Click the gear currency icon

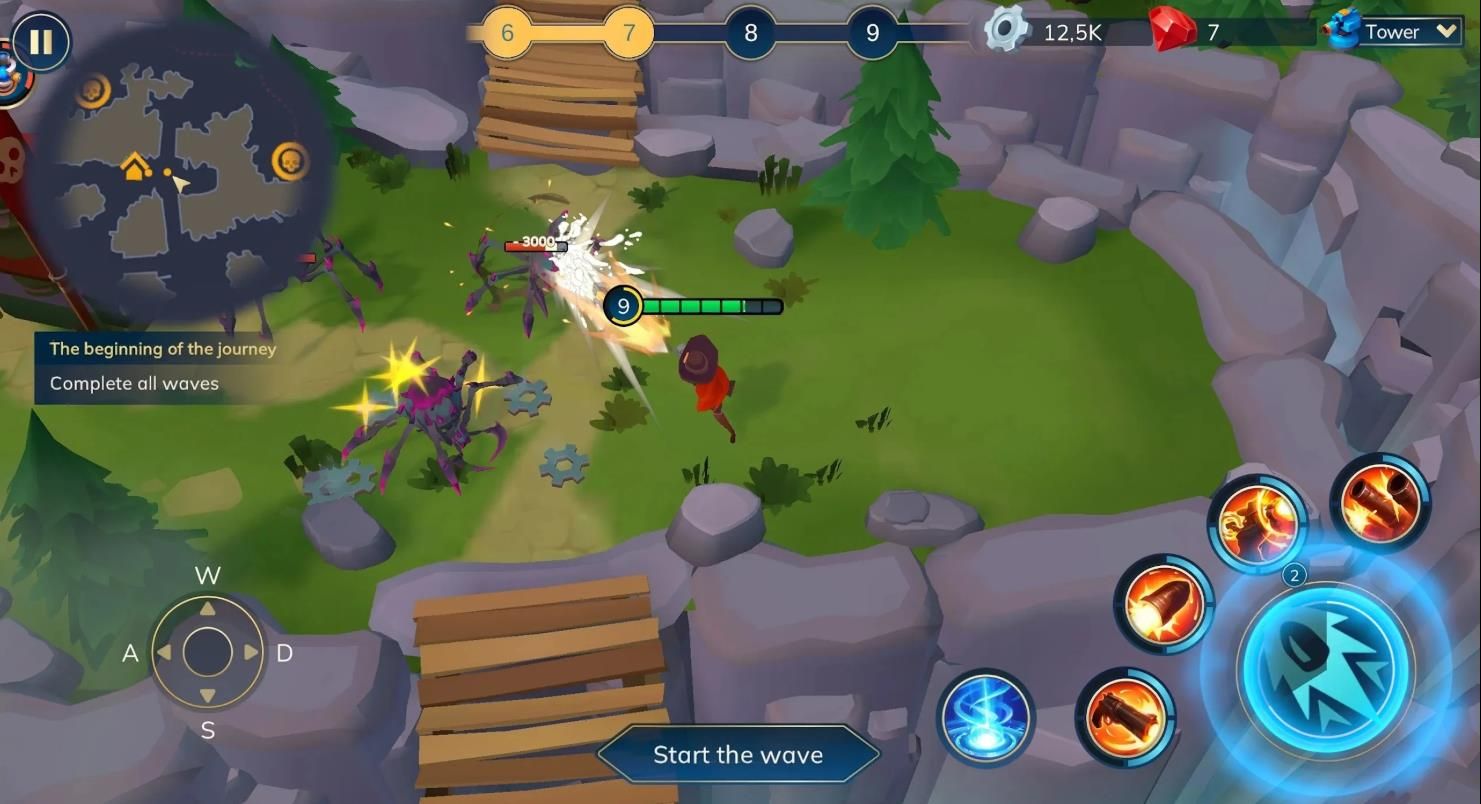(x=1006, y=31)
